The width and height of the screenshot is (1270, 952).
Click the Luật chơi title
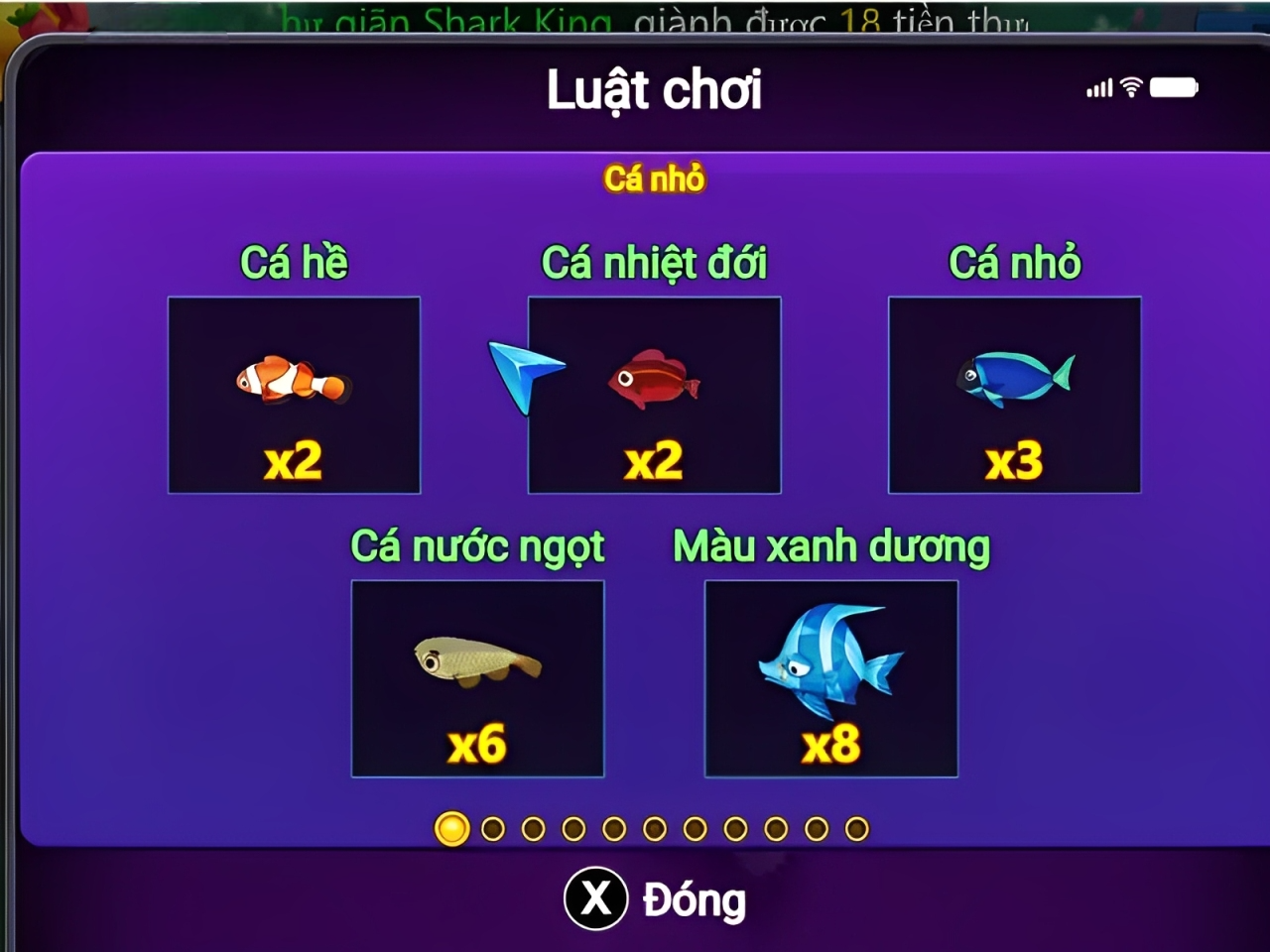[x=655, y=88]
